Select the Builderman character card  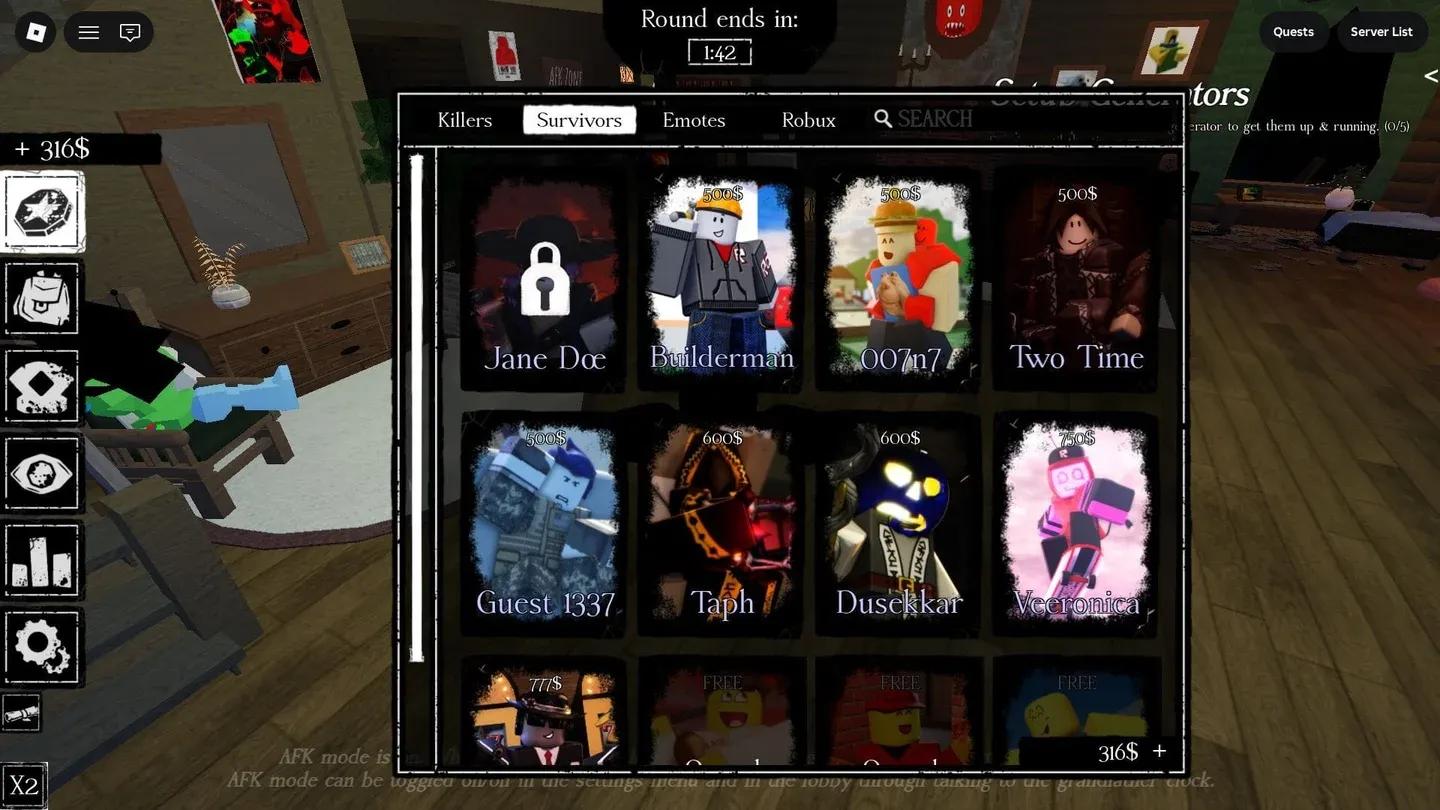point(721,280)
